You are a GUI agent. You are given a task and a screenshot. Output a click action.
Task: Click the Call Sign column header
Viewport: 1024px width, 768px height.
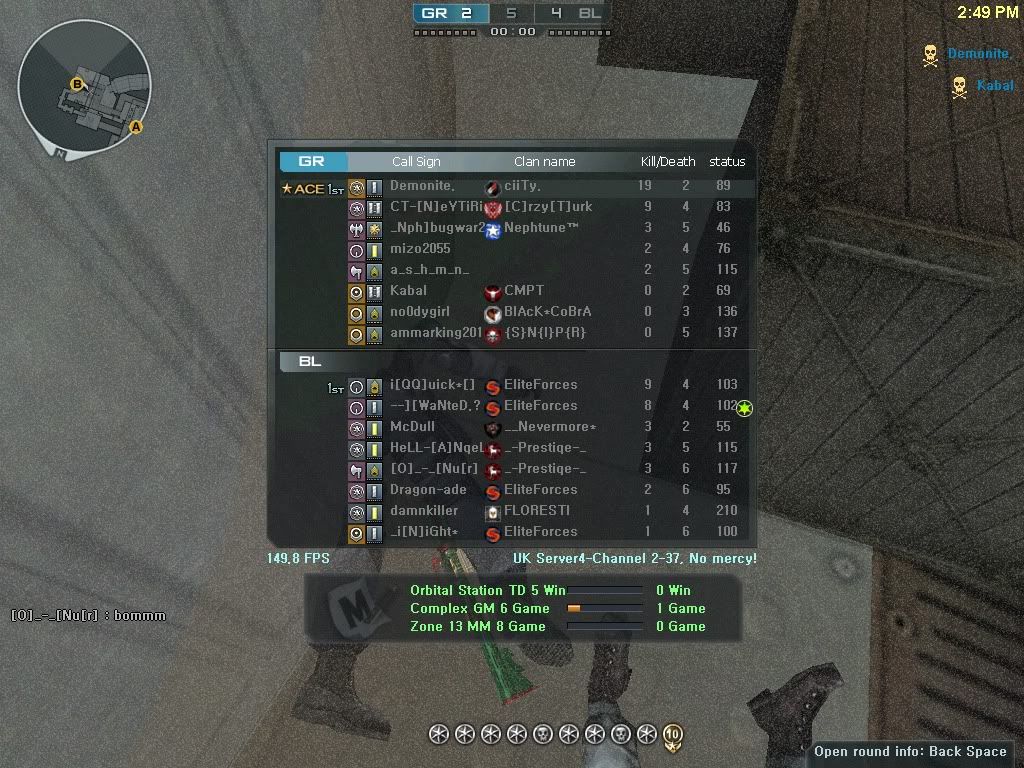[416, 161]
